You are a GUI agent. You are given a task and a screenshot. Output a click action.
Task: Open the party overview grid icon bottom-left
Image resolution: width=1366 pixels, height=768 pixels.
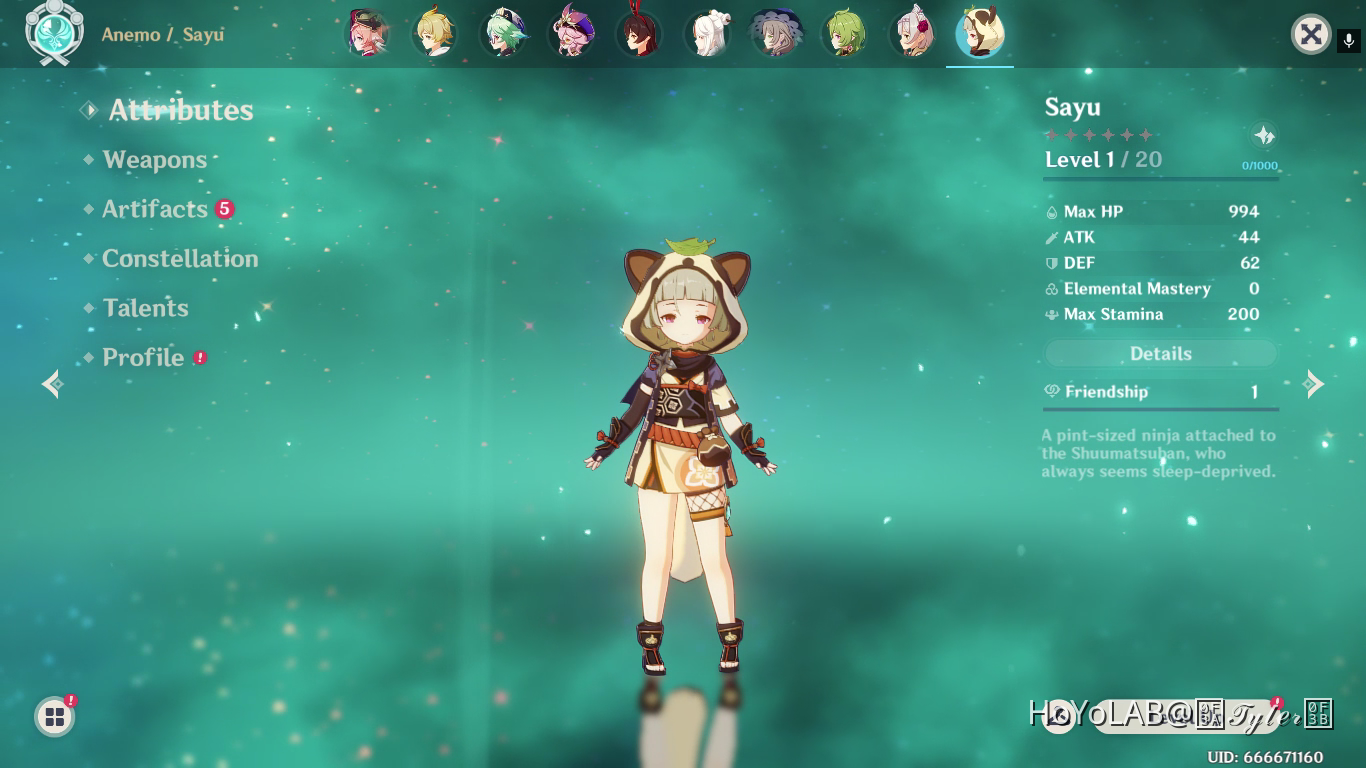(53, 716)
